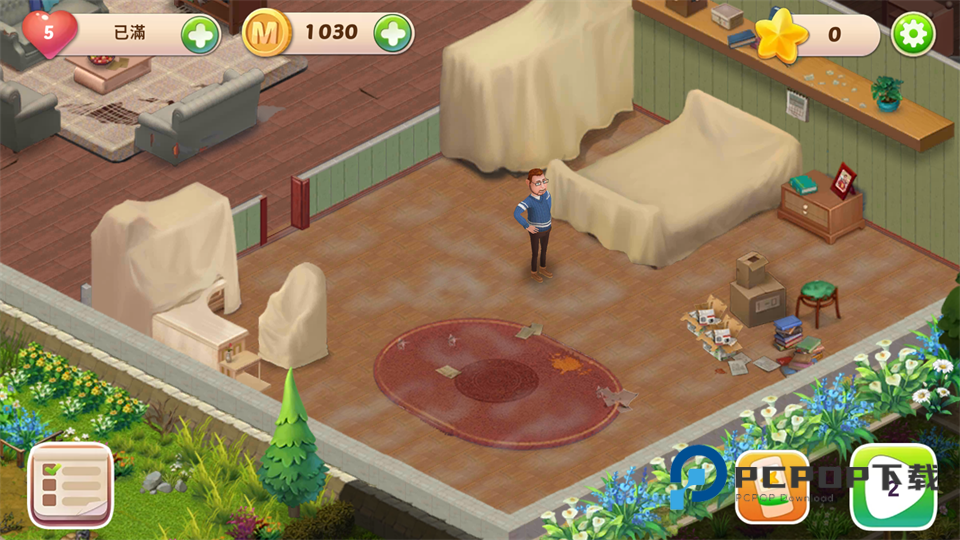Open the settings gear menu
The height and width of the screenshot is (540, 960).
click(x=913, y=35)
